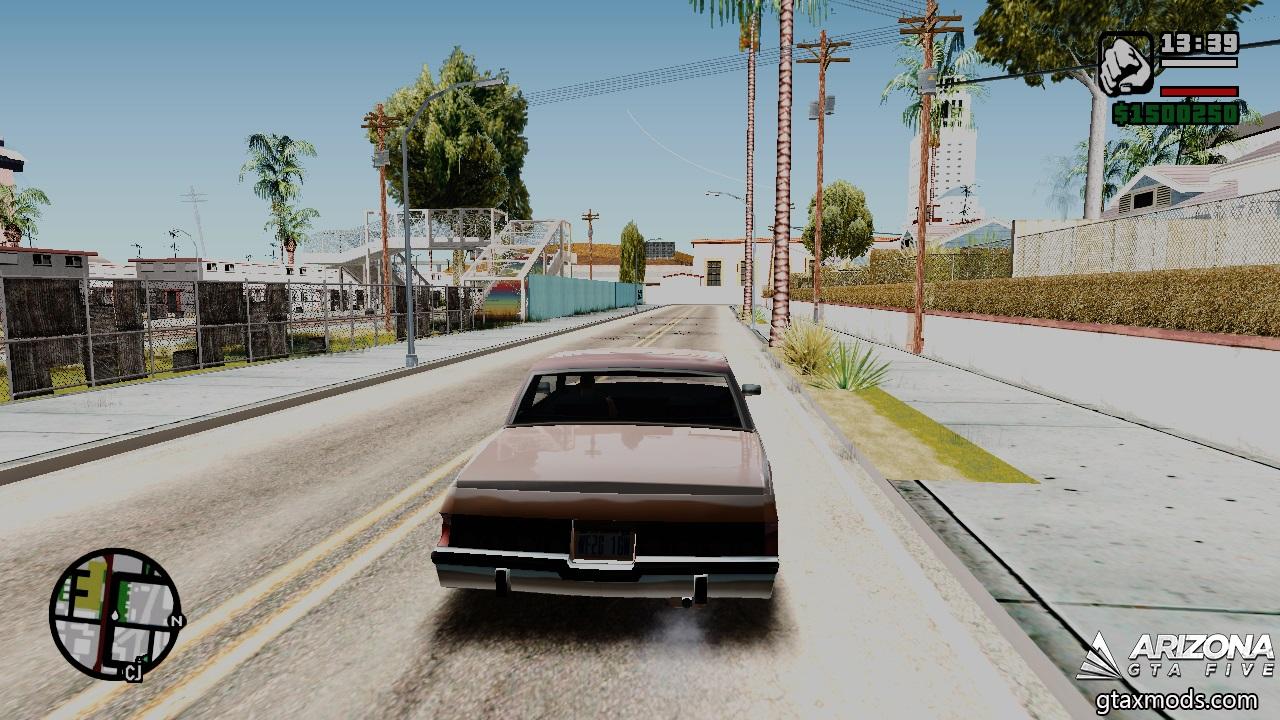Open the circular radar minimap
The height and width of the screenshot is (720, 1280).
click(116, 613)
